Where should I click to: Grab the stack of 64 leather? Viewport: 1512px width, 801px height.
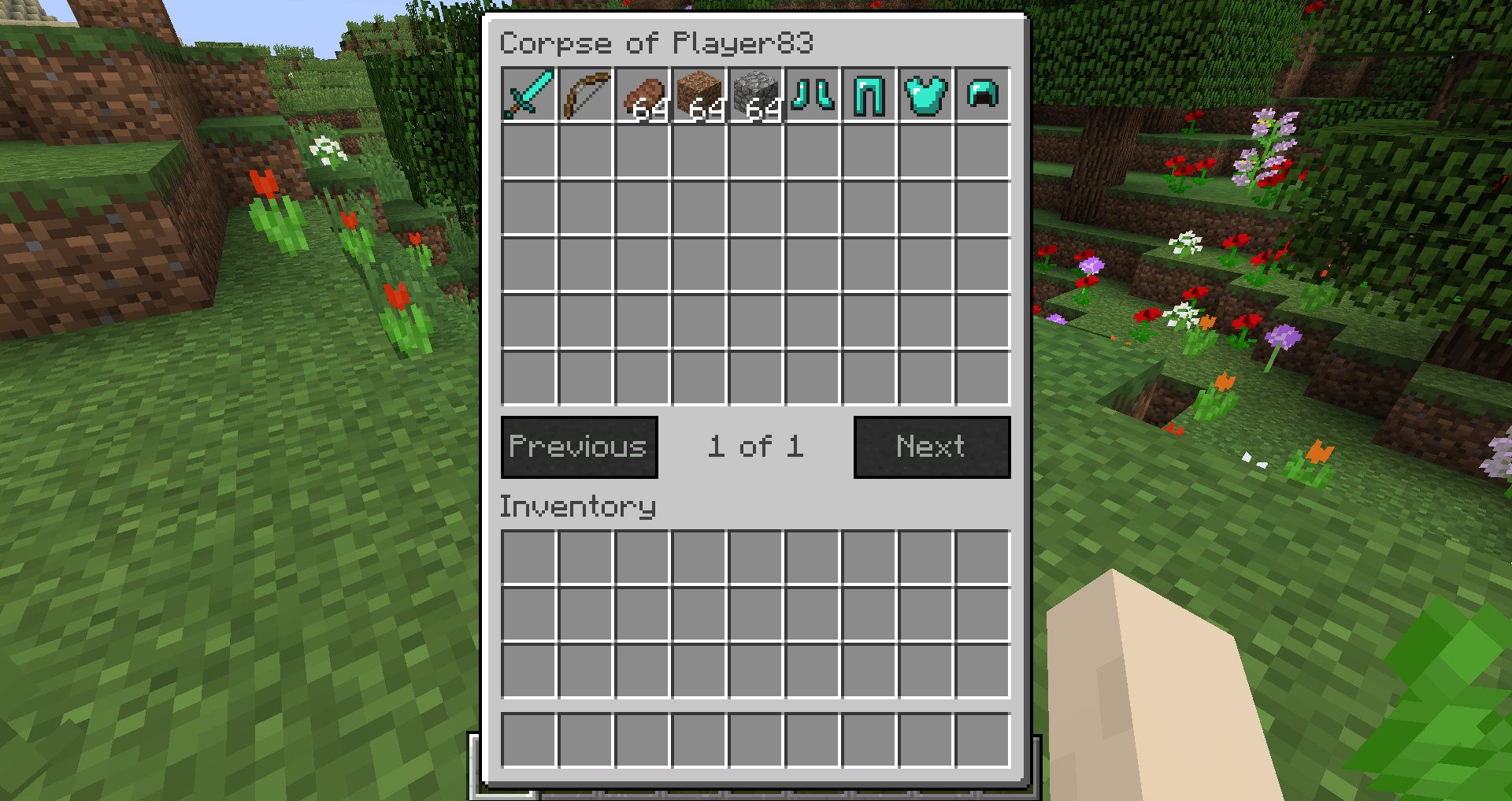pos(641,96)
